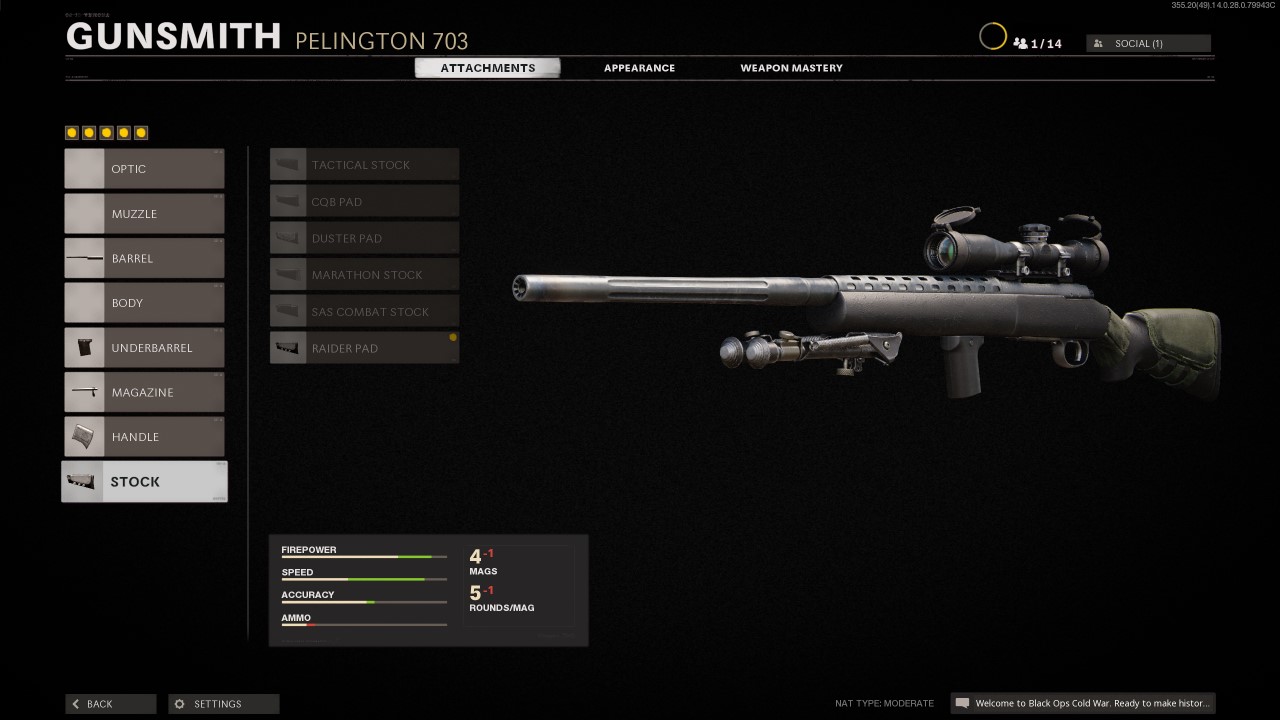Select the Barrel attachment slot icon
The image size is (1280, 720).
[x=85, y=258]
